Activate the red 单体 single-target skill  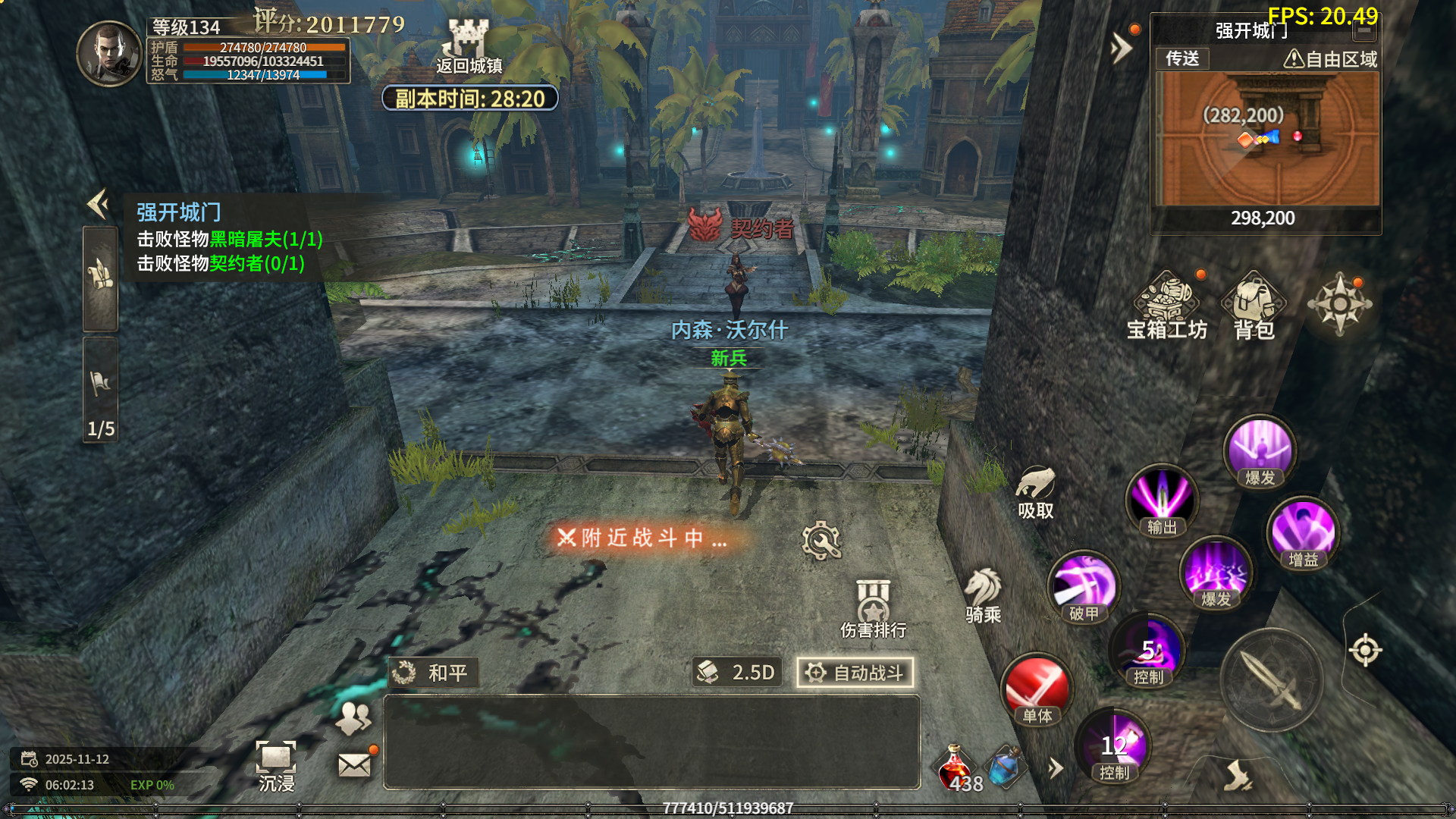[1037, 689]
